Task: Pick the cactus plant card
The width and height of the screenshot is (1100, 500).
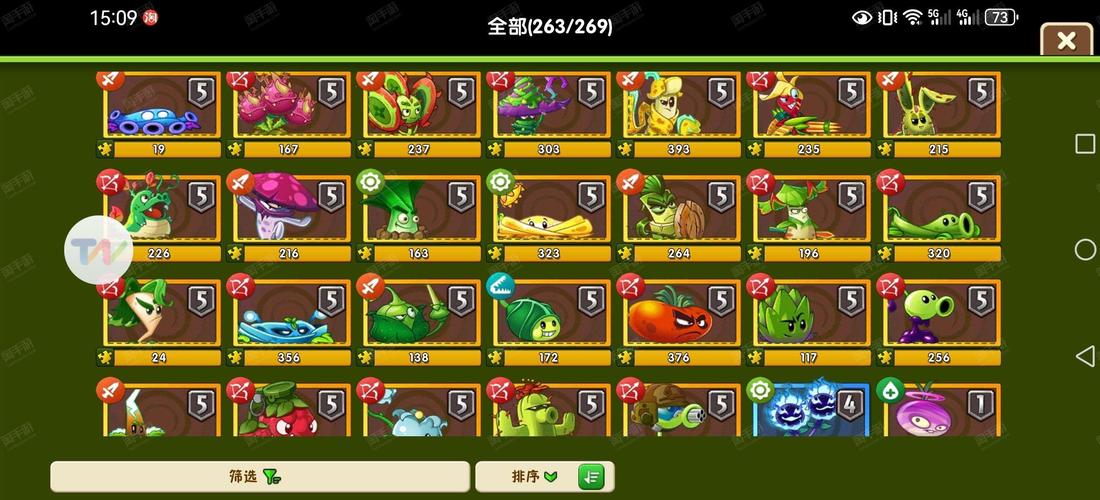Action: point(551,410)
